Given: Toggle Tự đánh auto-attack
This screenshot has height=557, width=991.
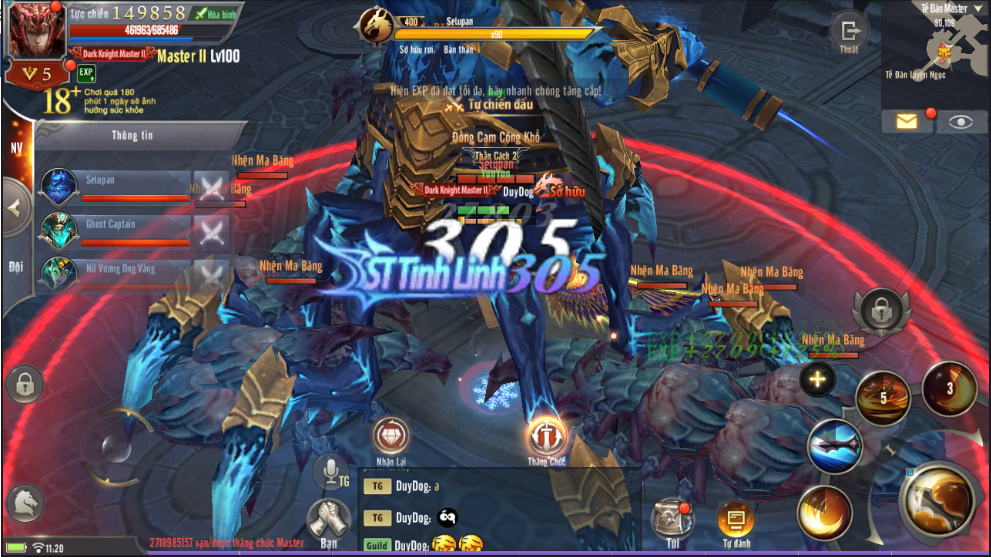Looking at the screenshot, I should point(735,519).
